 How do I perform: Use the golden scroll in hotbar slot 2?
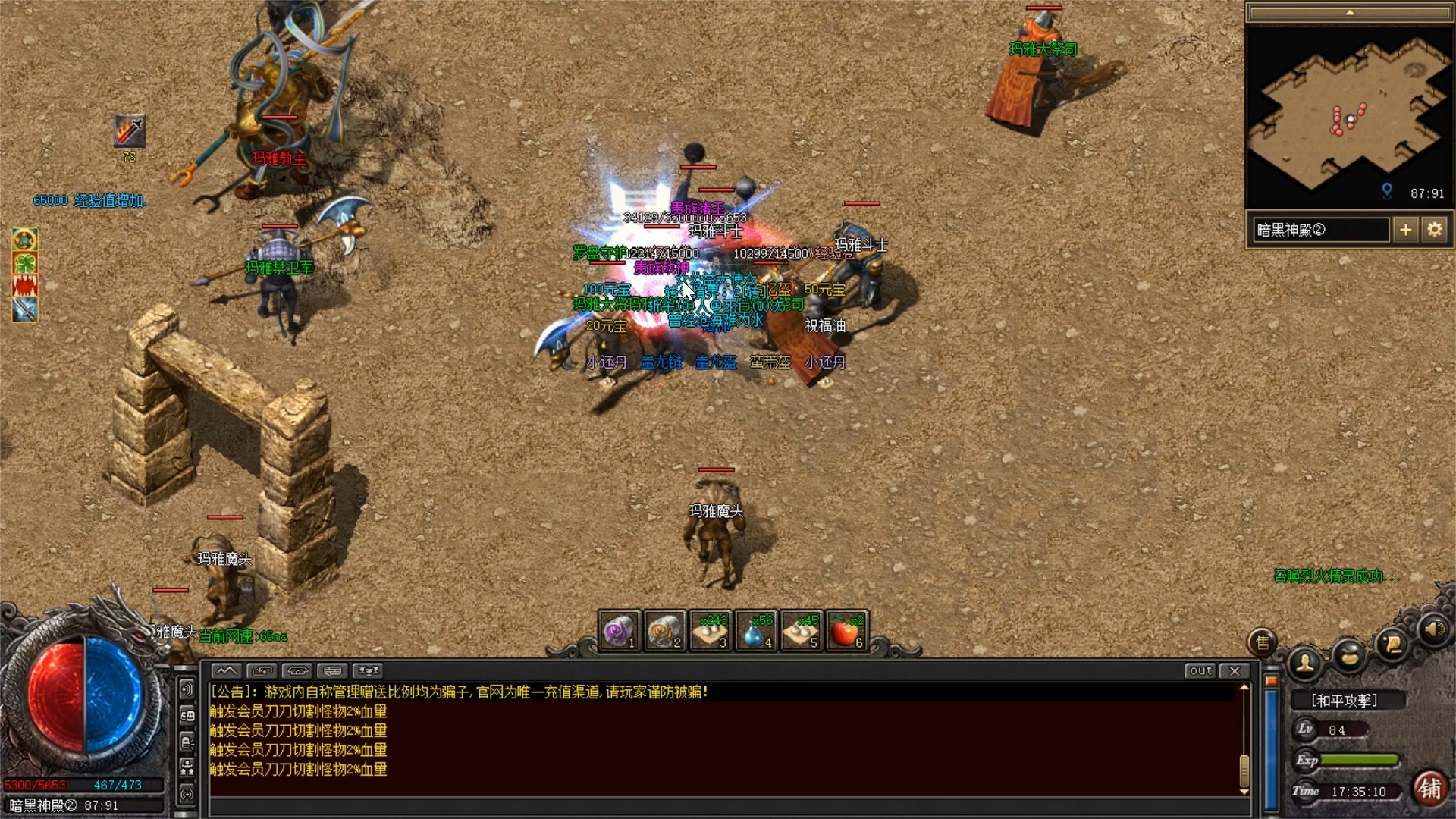click(665, 631)
